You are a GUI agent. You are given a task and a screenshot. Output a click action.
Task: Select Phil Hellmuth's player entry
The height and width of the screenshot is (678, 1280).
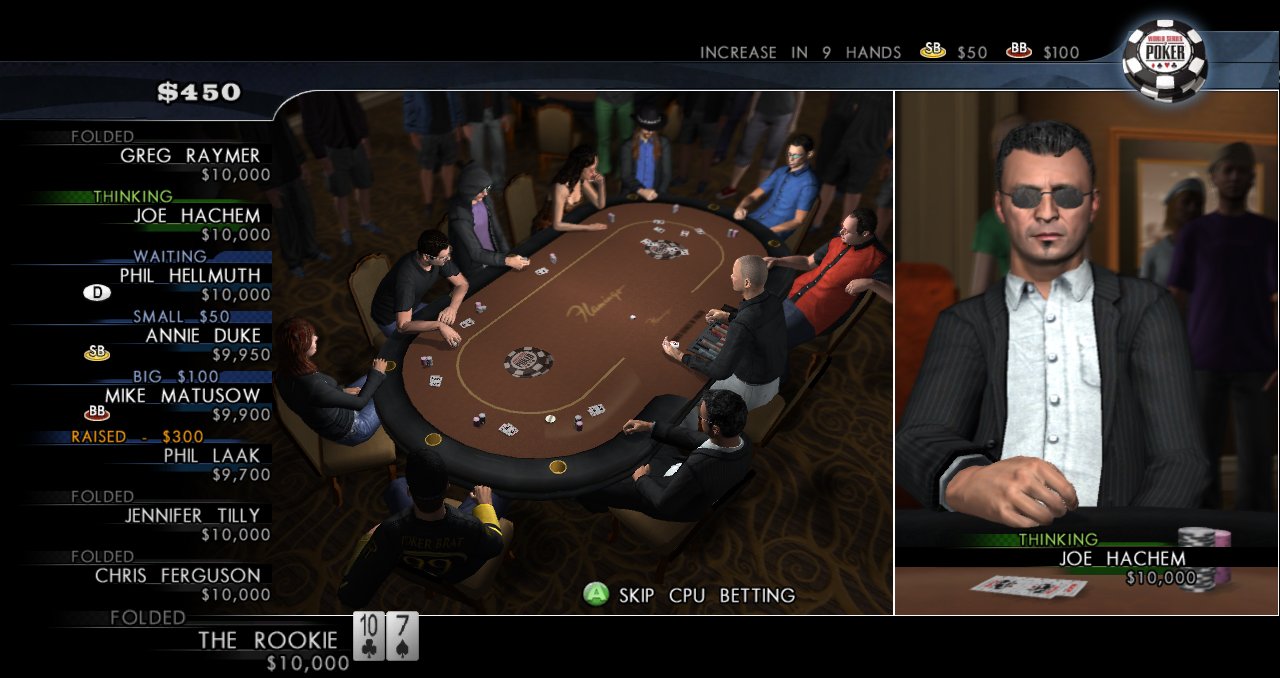[x=190, y=276]
